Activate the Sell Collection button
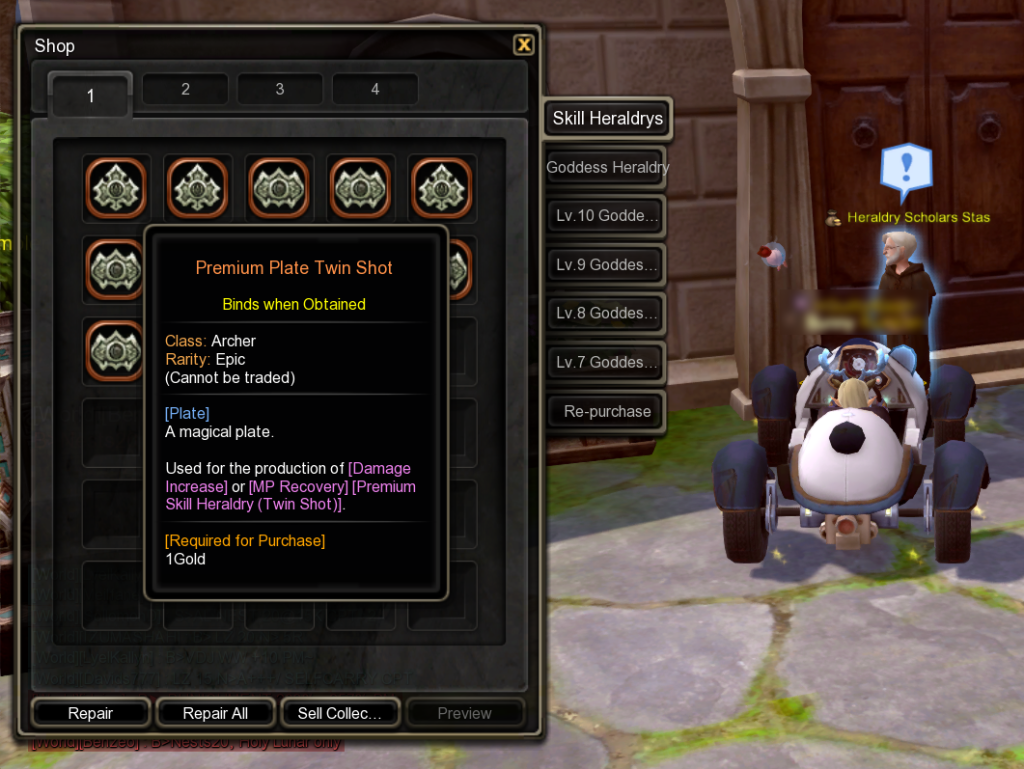The width and height of the screenshot is (1024, 769). (x=340, y=713)
